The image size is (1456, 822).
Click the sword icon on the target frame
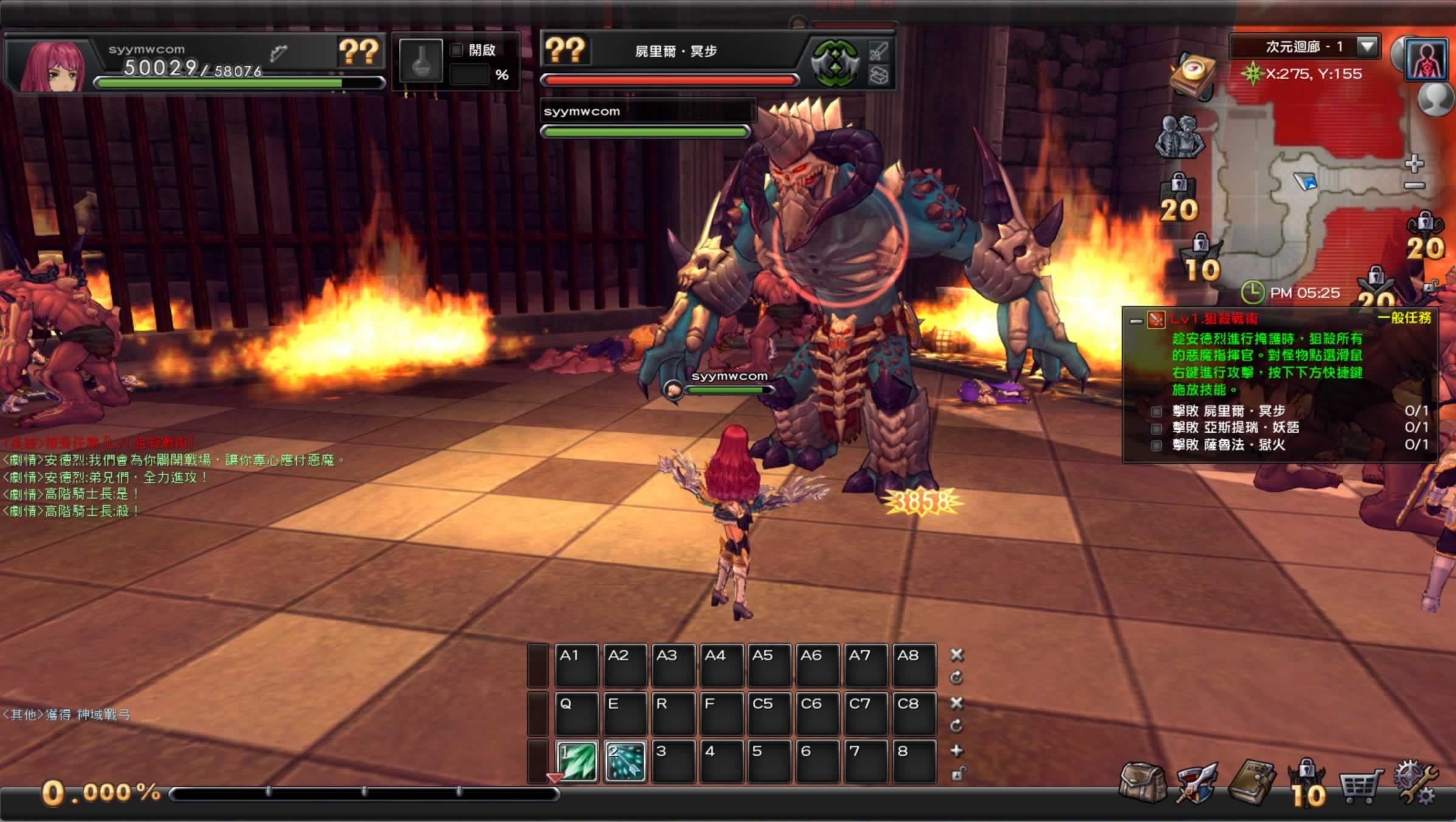click(x=879, y=51)
